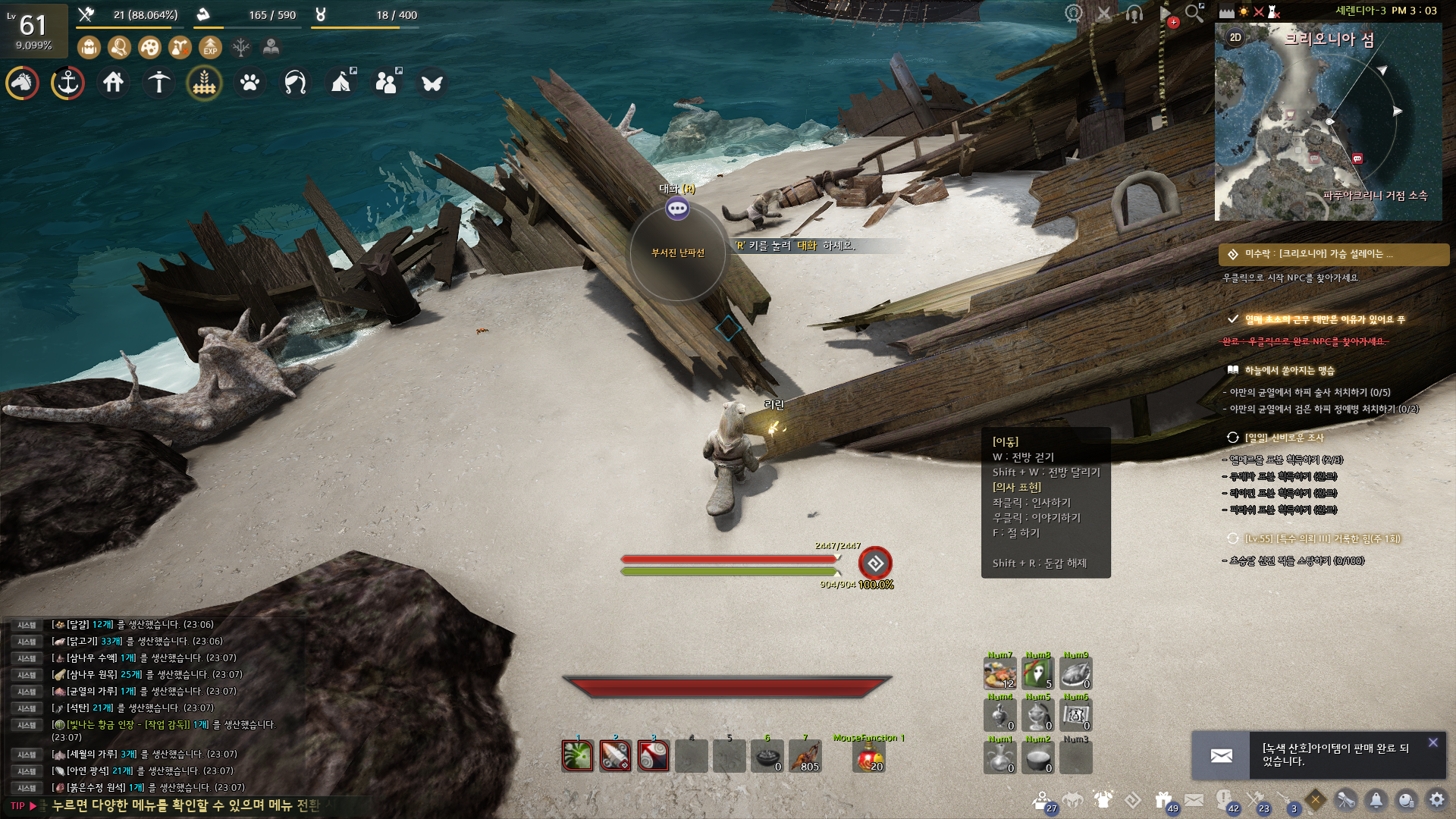Open the butterfly fairy icon

[x=432, y=83]
